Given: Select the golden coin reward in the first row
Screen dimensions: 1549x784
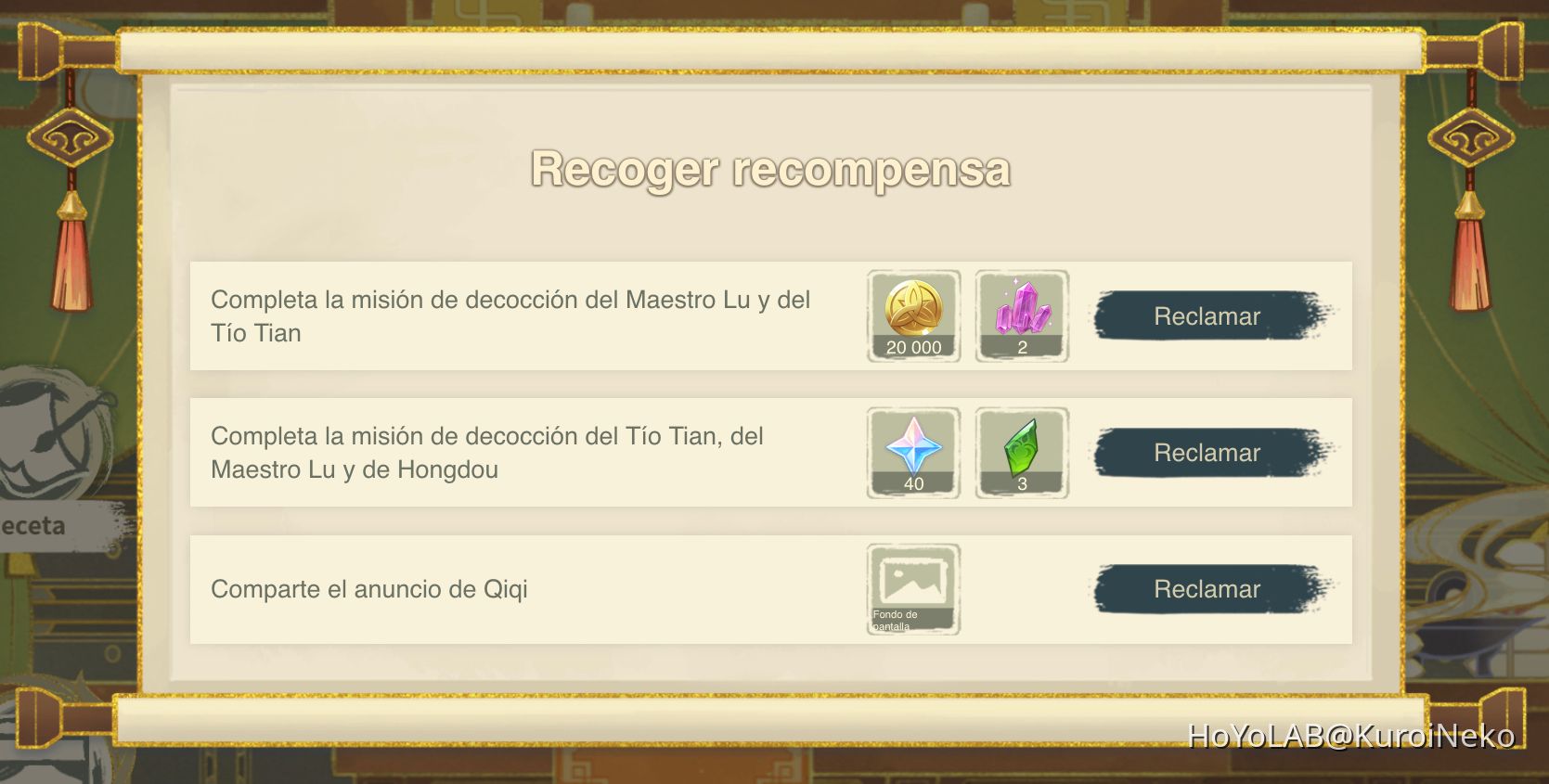Looking at the screenshot, I should pyautogui.click(x=912, y=314).
